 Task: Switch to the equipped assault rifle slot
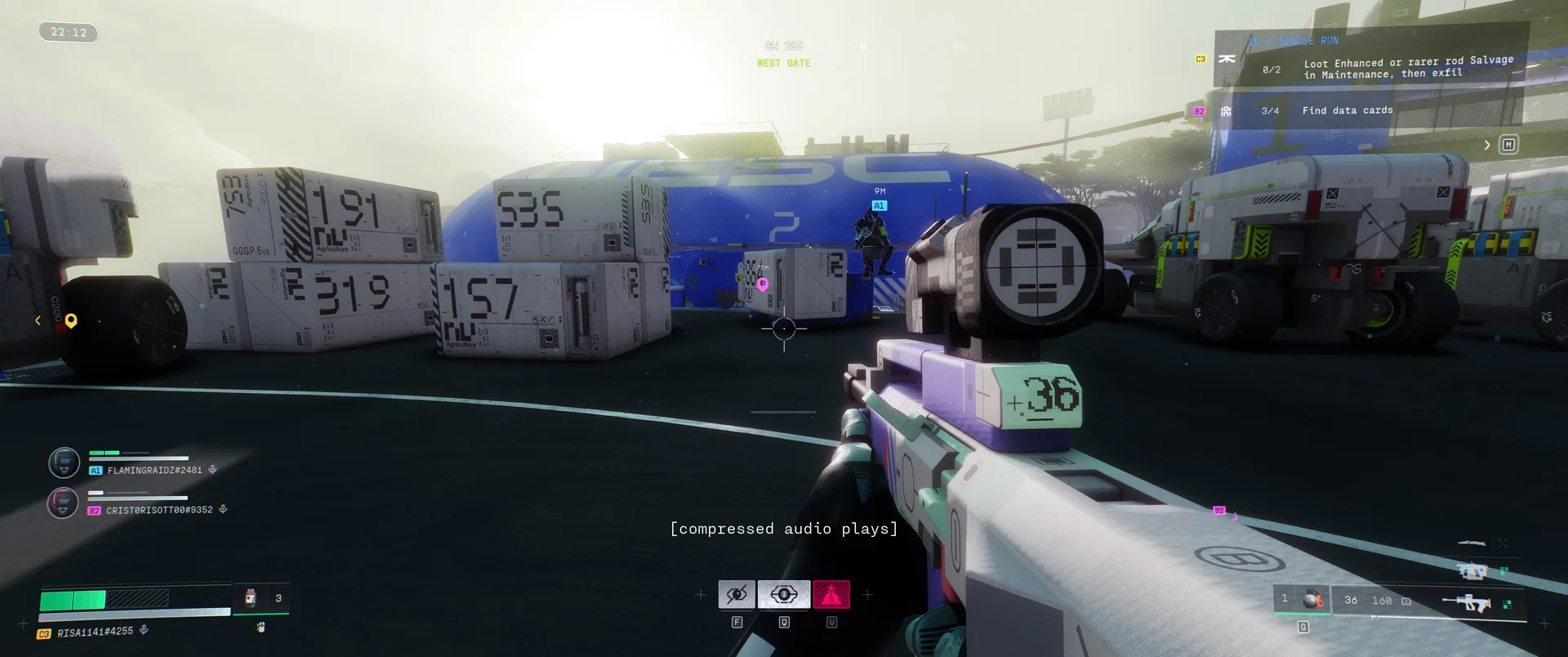[1467, 603]
